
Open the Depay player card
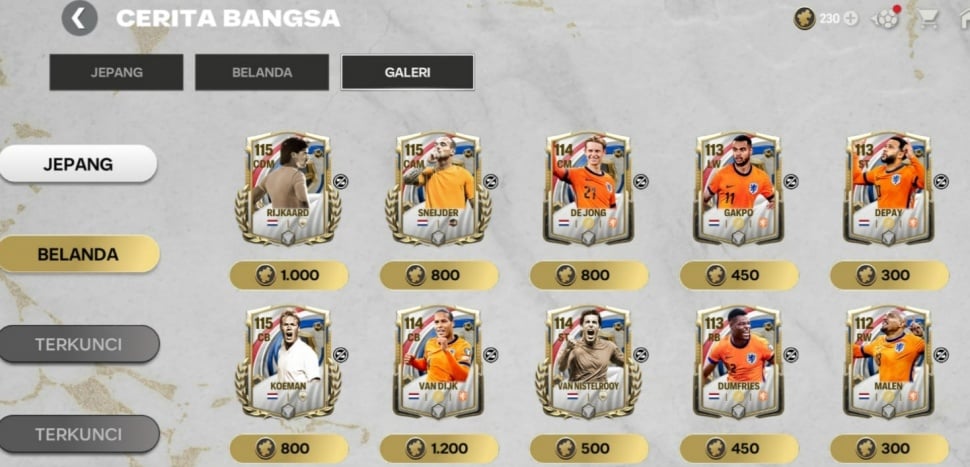(888, 188)
